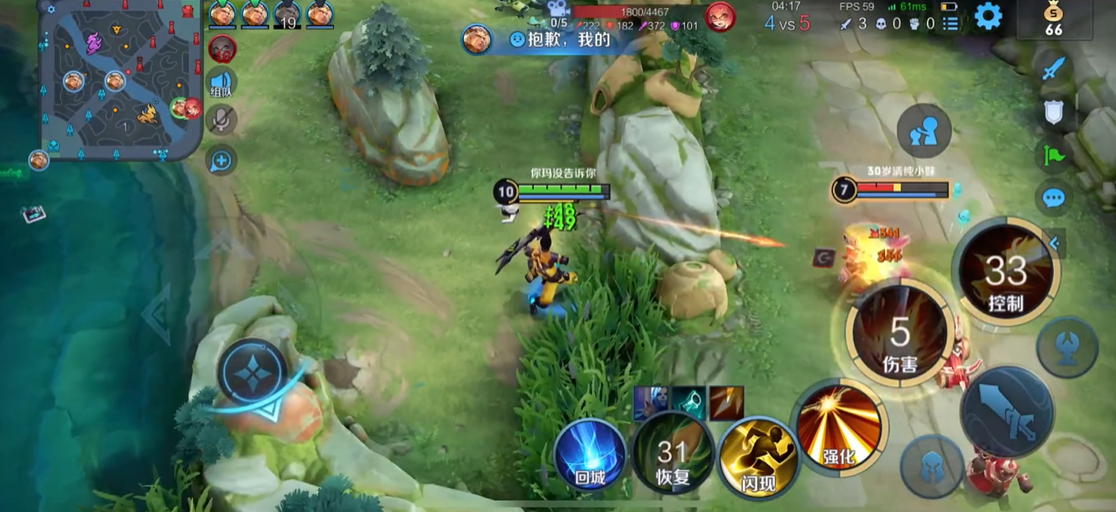Send the green flag gather signal
This screenshot has width=1116, height=512.
(x=1053, y=155)
